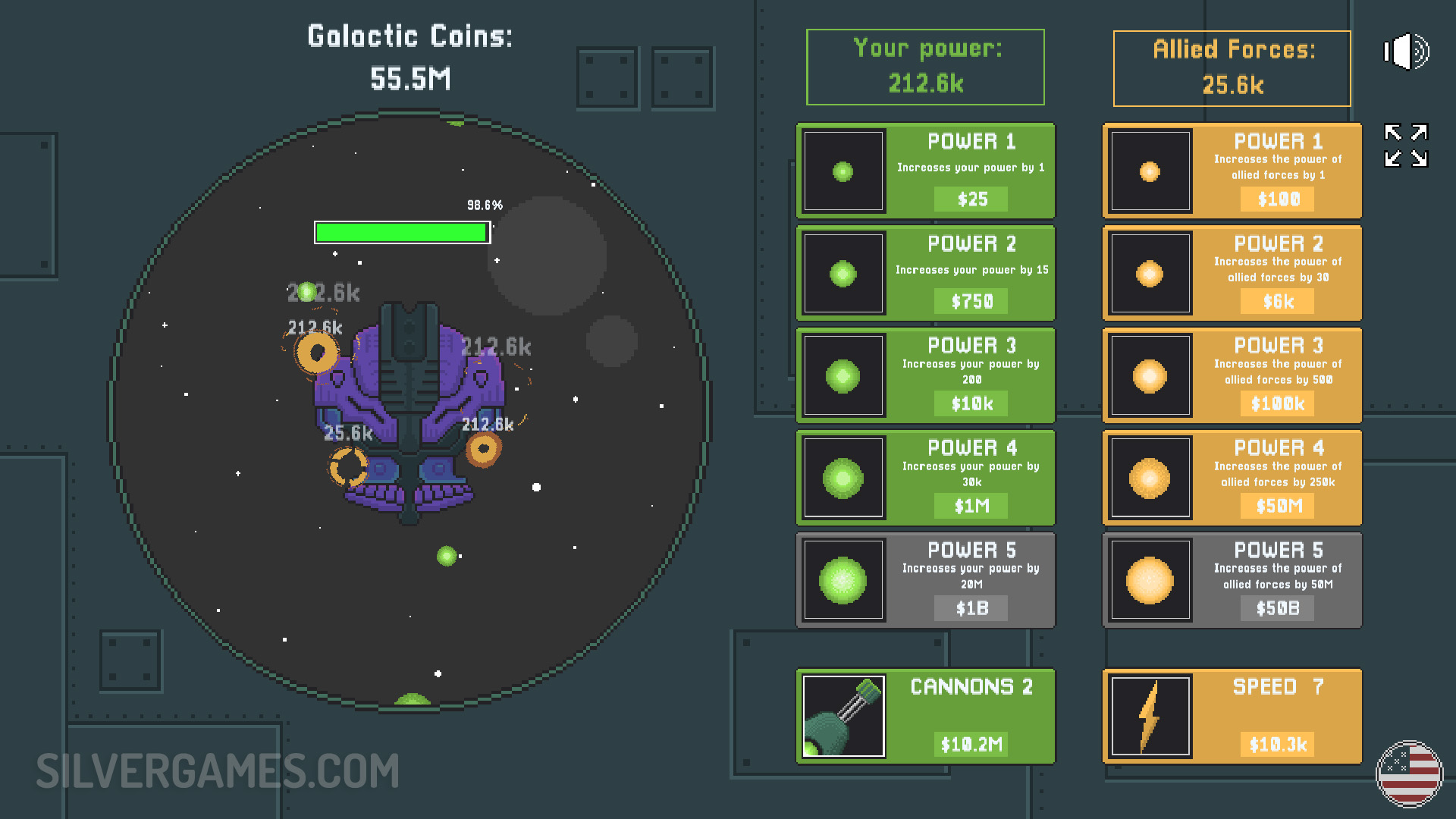
Task: Open language selection via the US flag
Action: pyautogui.click(x=1409, y=773)
